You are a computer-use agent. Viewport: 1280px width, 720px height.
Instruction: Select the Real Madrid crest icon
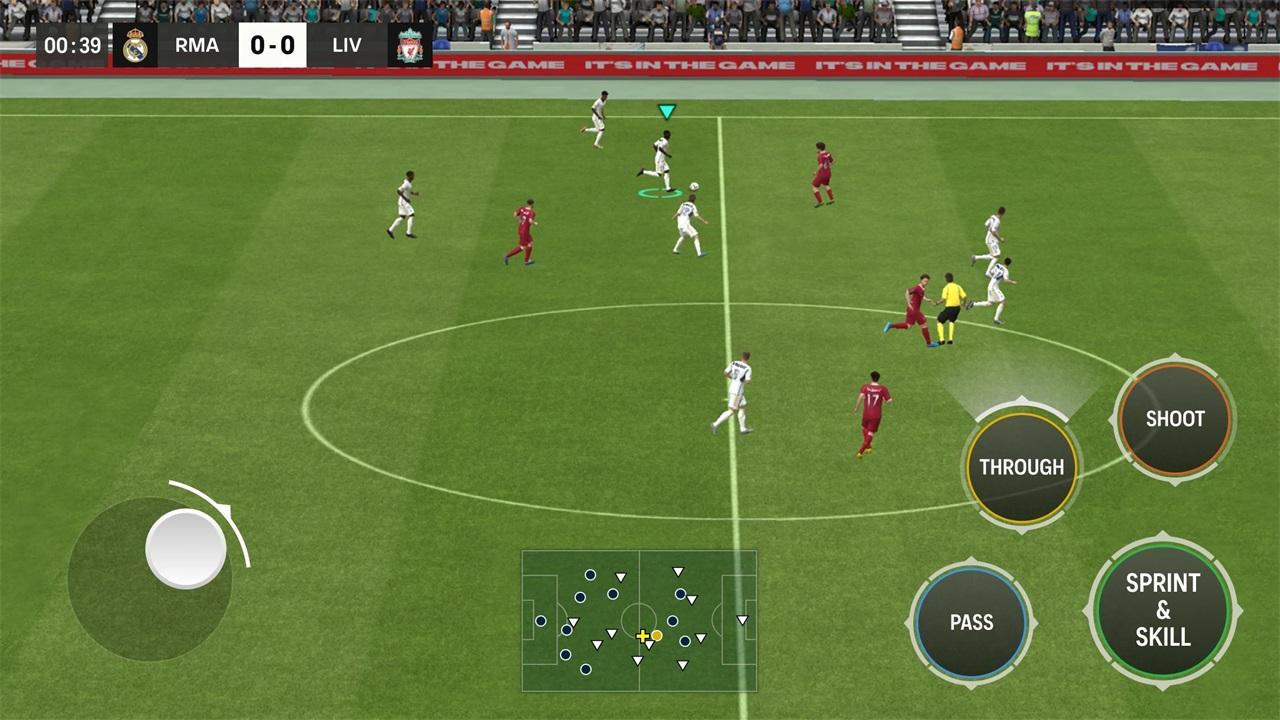coord(137,45)
